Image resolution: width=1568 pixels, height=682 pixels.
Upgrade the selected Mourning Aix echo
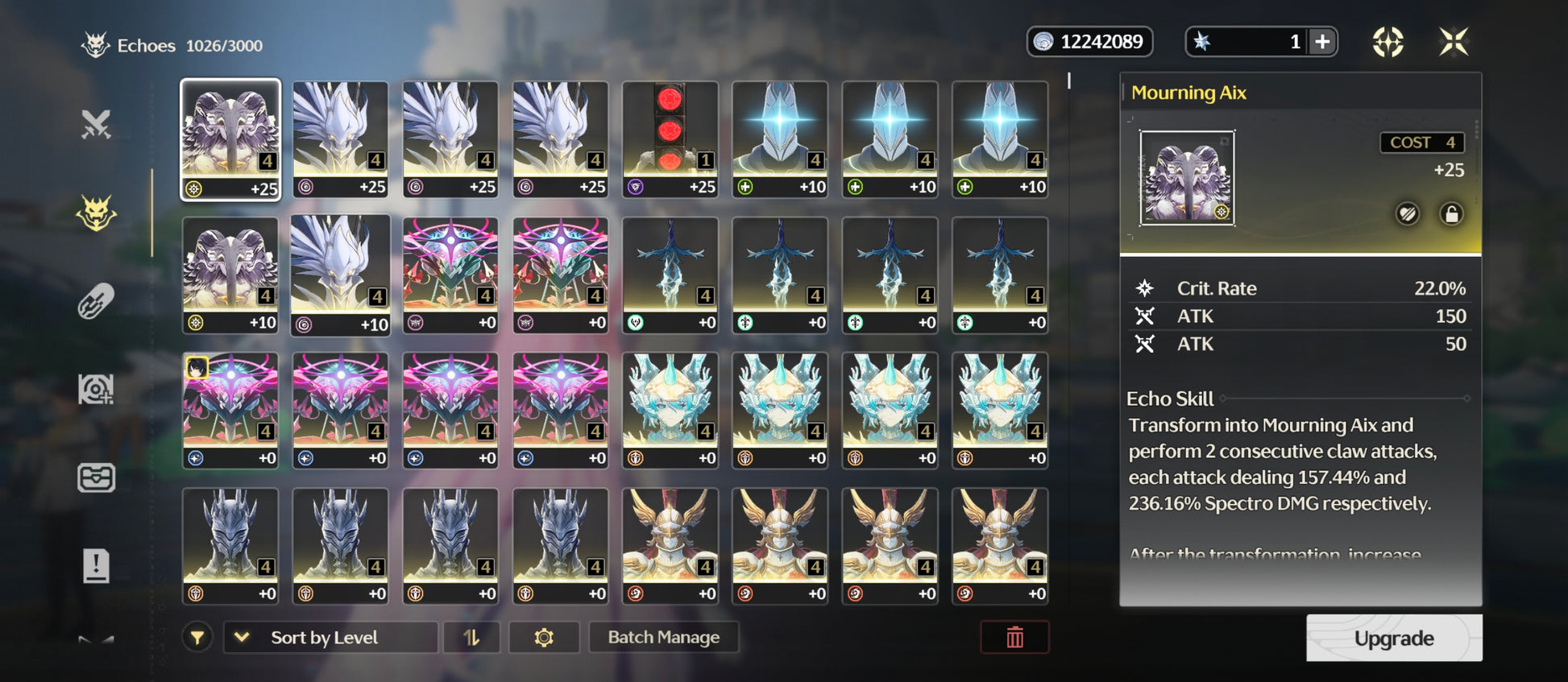[x=1393, y=638]
